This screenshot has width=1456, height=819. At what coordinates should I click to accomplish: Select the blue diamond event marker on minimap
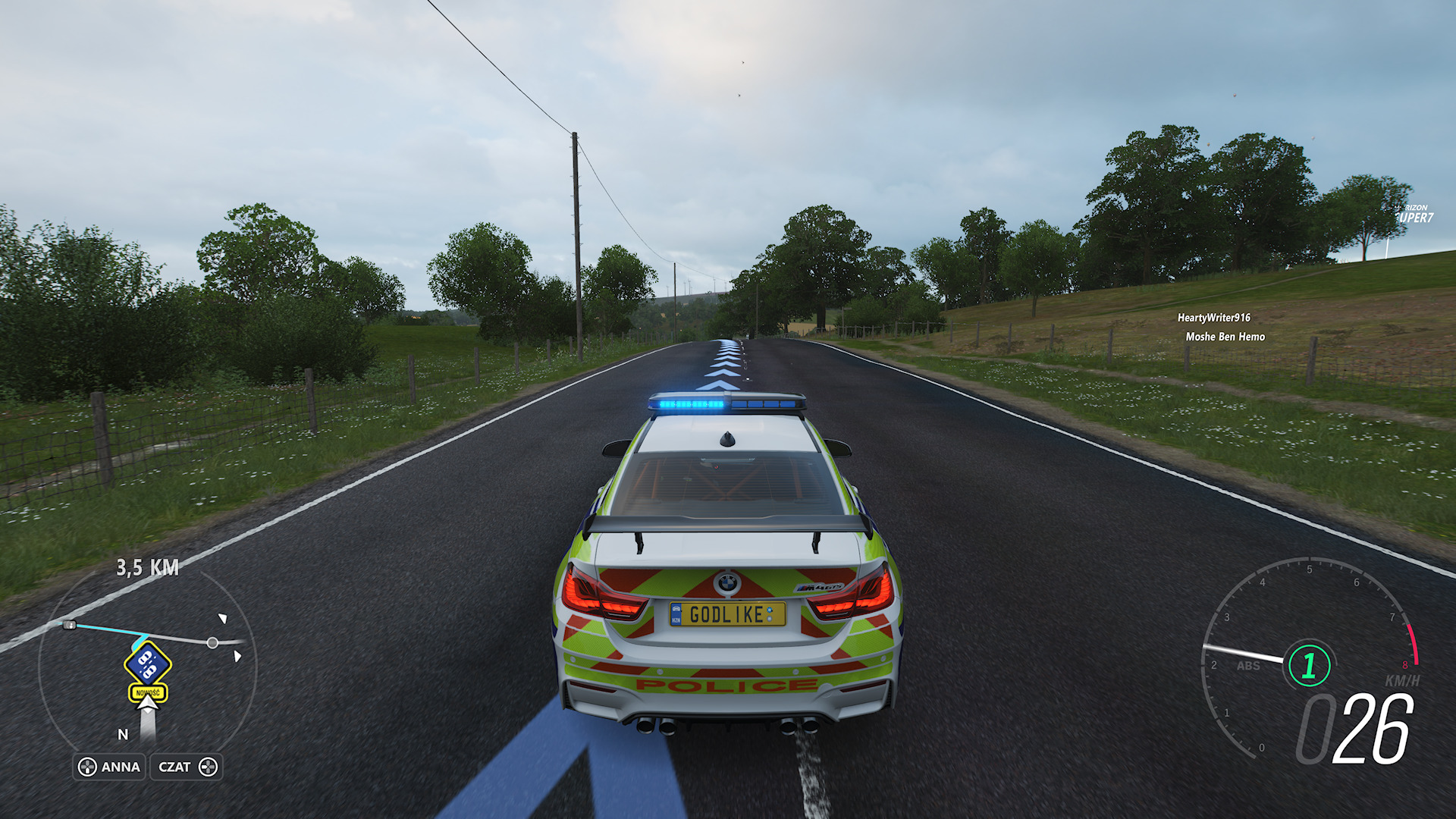pos(148,664)
